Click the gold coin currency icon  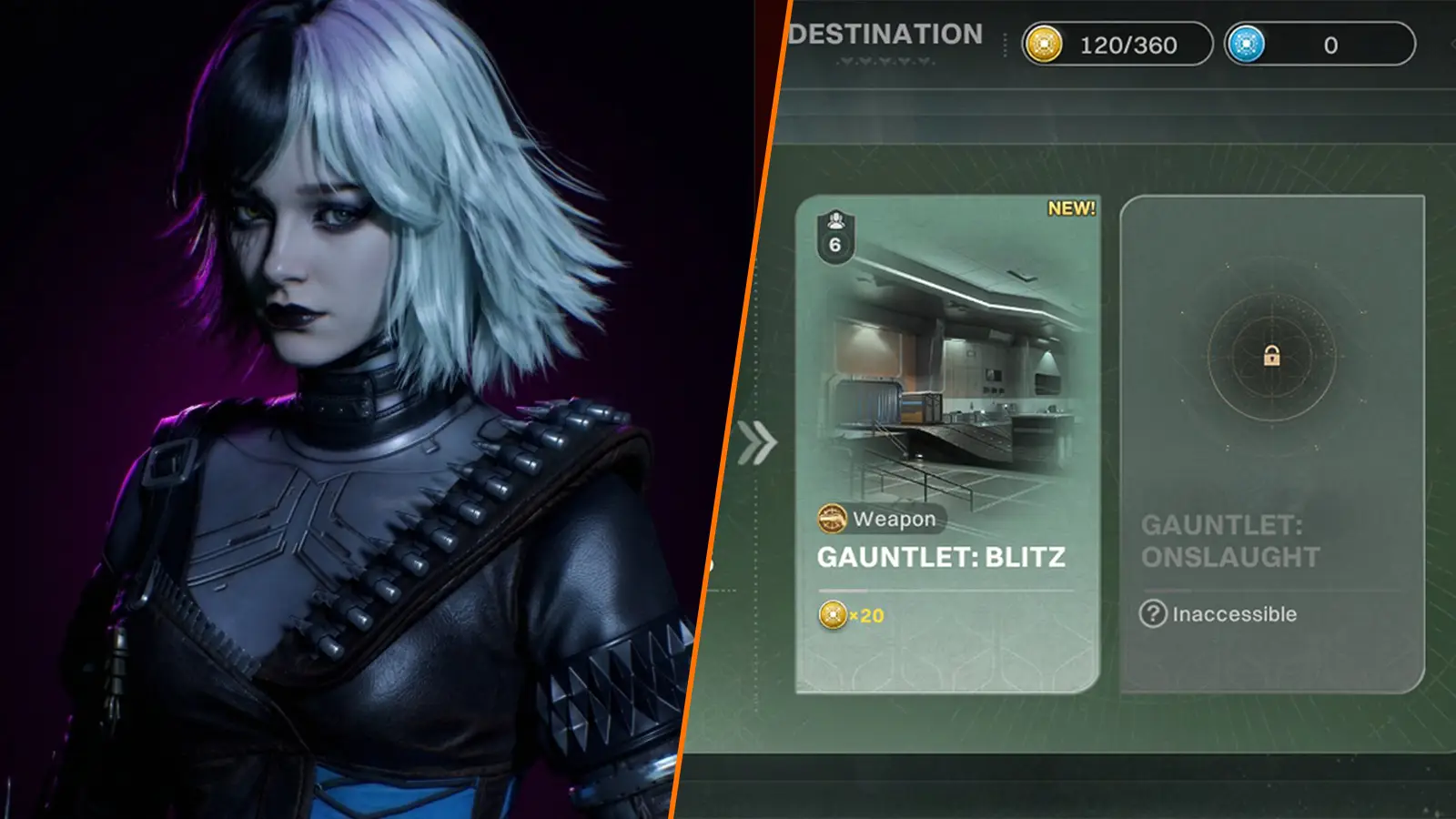[1046, 40]
